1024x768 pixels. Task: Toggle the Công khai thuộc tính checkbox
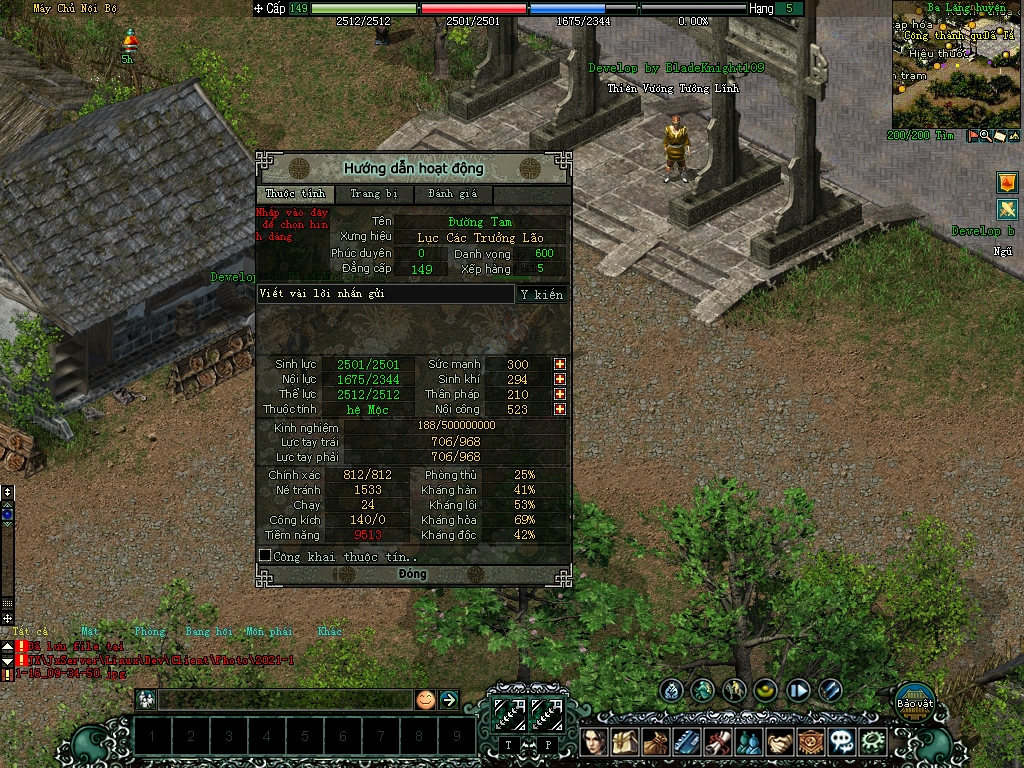pos(265,555)
